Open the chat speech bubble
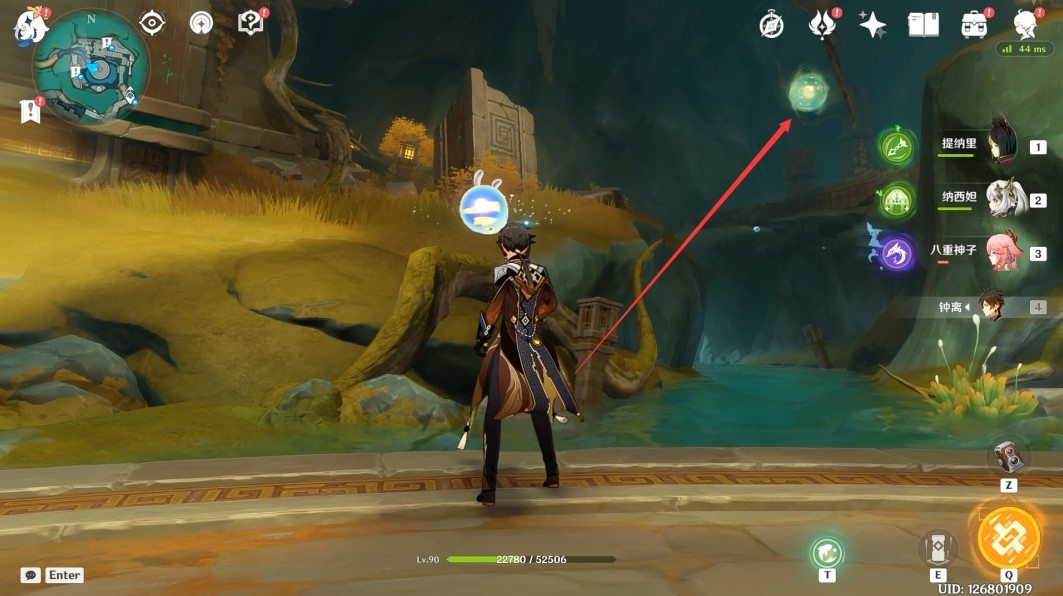 (x=31, y=575)
